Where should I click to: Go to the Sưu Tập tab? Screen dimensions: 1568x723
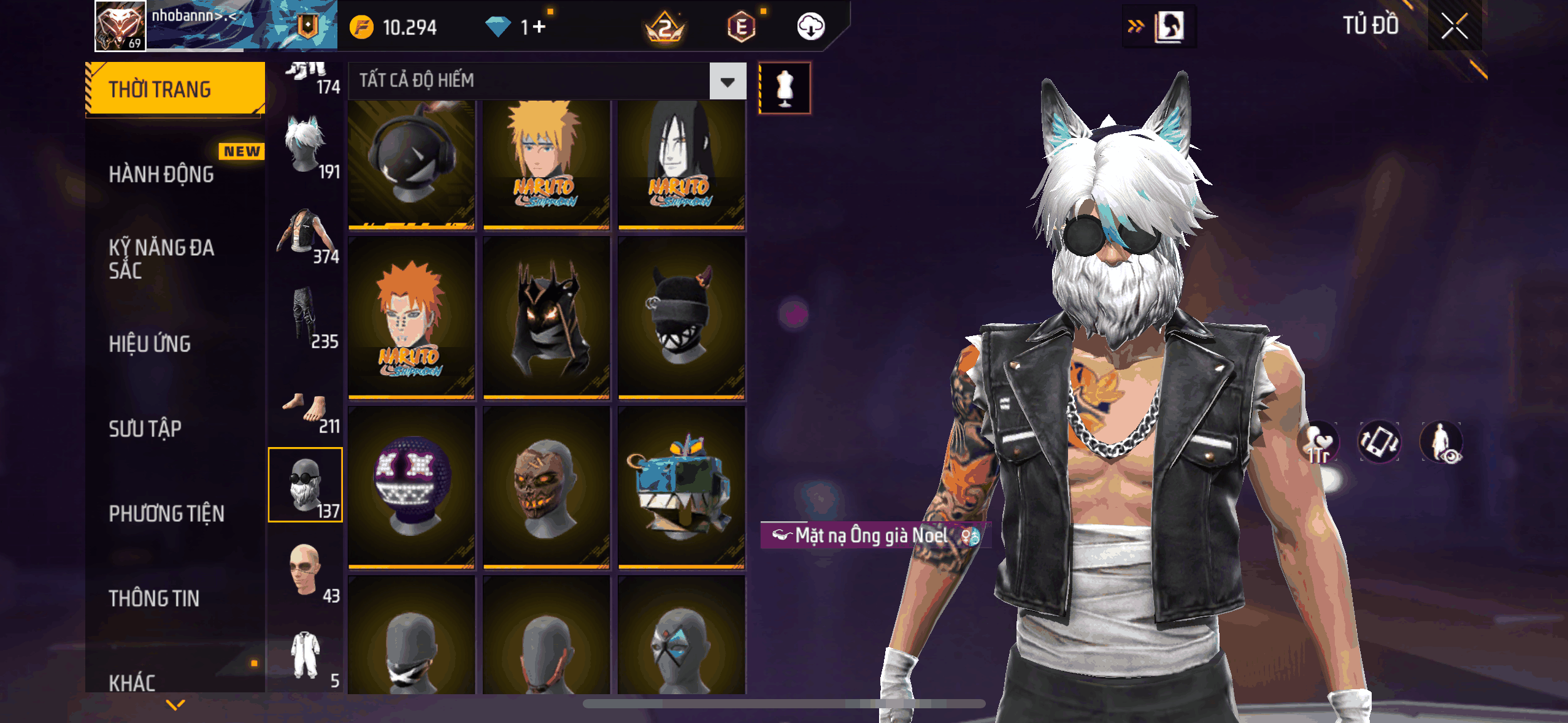coord(145,429)
